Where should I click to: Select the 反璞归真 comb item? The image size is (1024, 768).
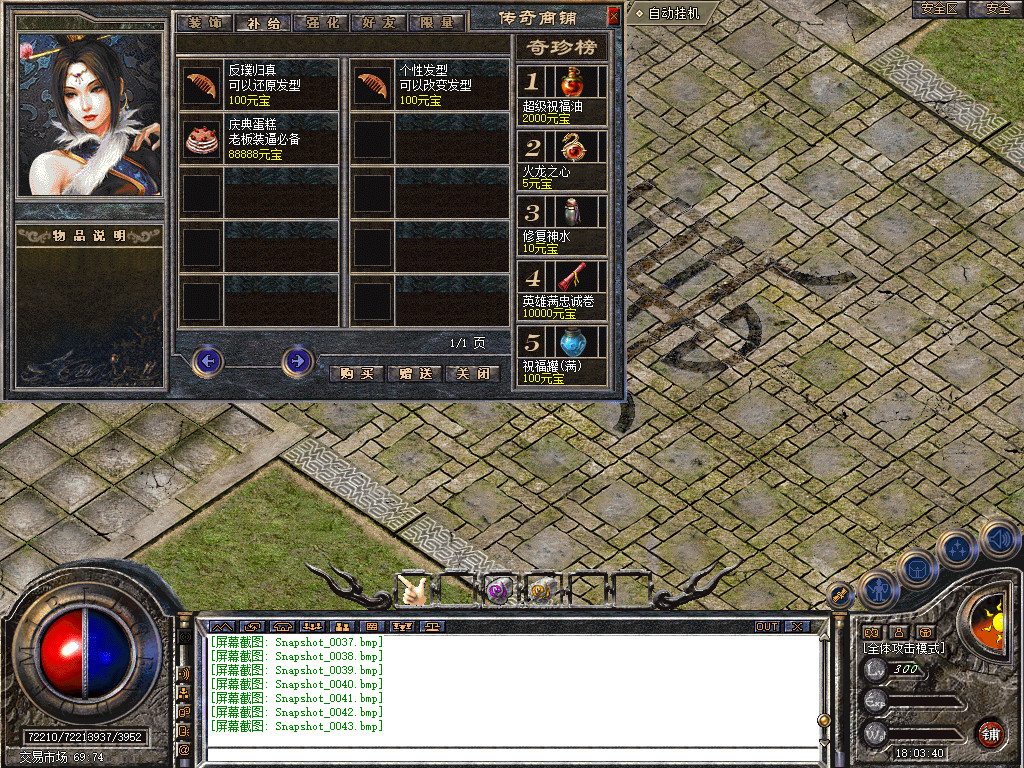click(x=202, y=85)
